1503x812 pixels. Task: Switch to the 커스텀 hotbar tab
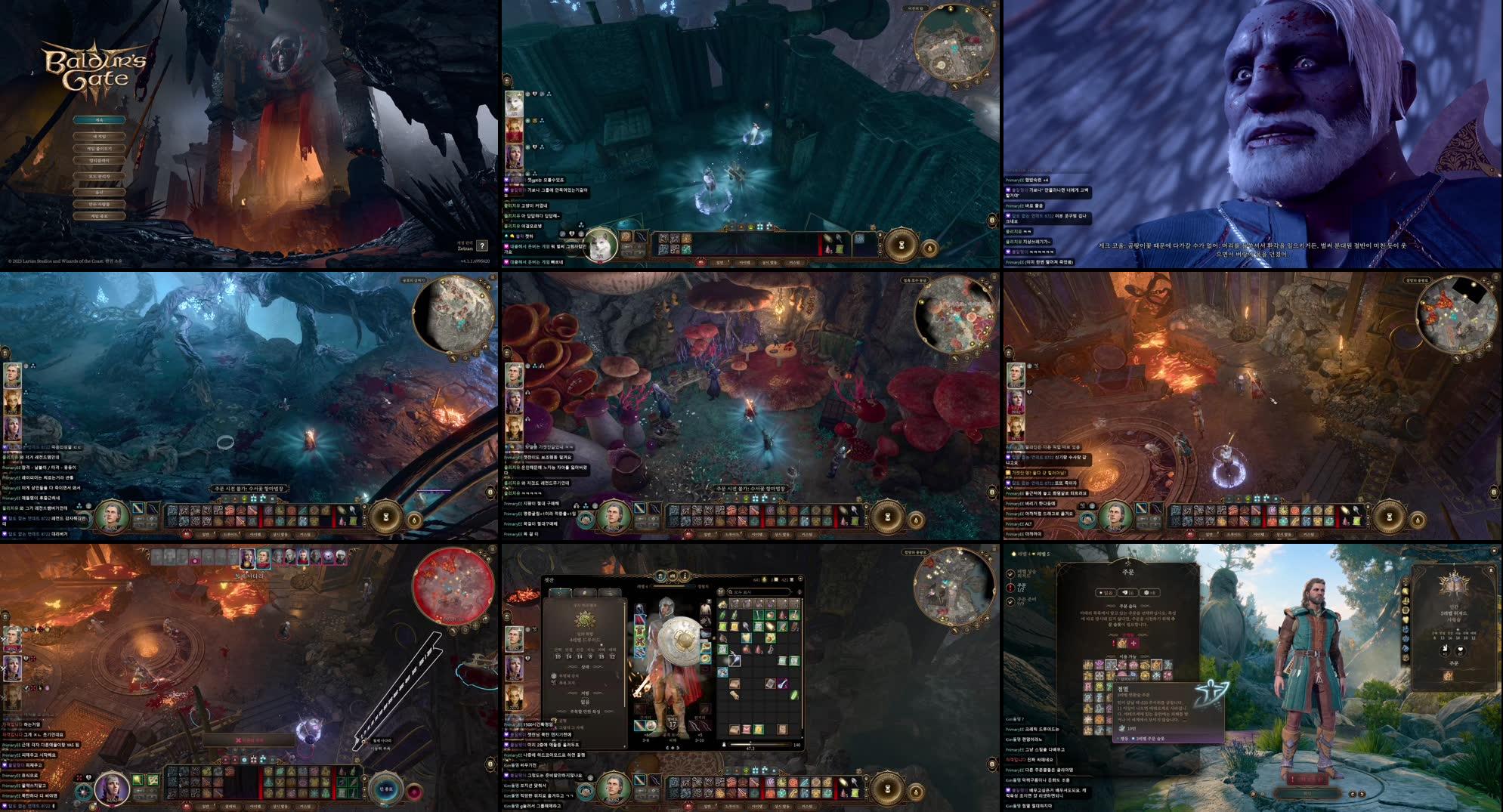pos(809,806)
